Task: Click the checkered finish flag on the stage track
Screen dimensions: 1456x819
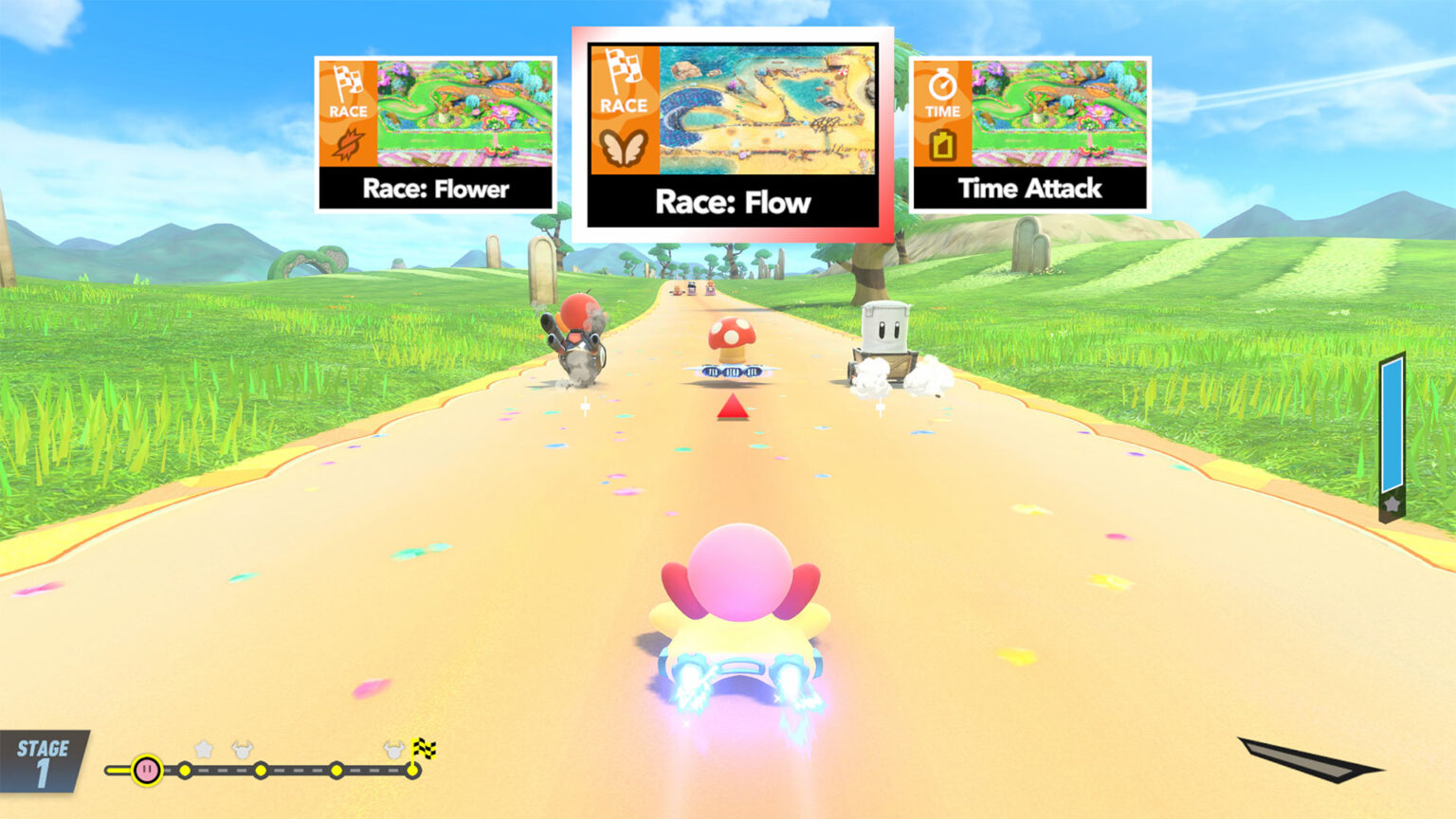Action: coord(424,749)
